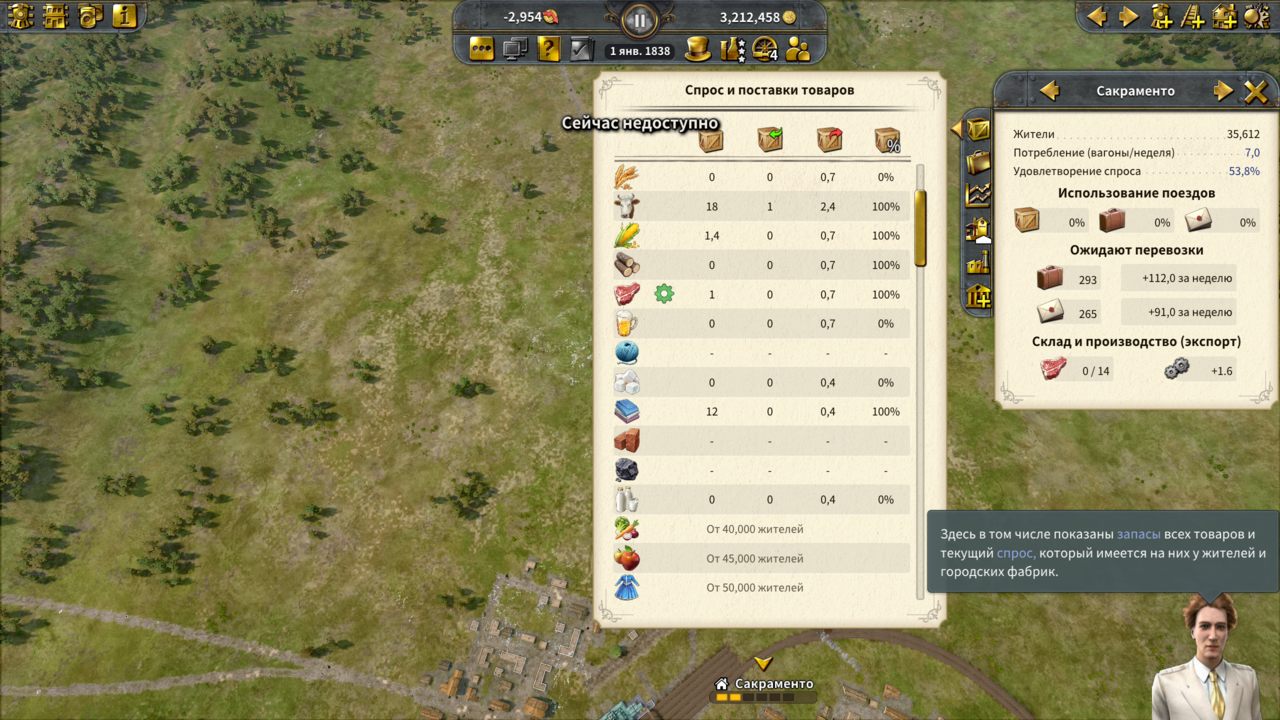The image size is (1280, 720).
Task: Select the cattle goods row
Action: tap(760, 206)
